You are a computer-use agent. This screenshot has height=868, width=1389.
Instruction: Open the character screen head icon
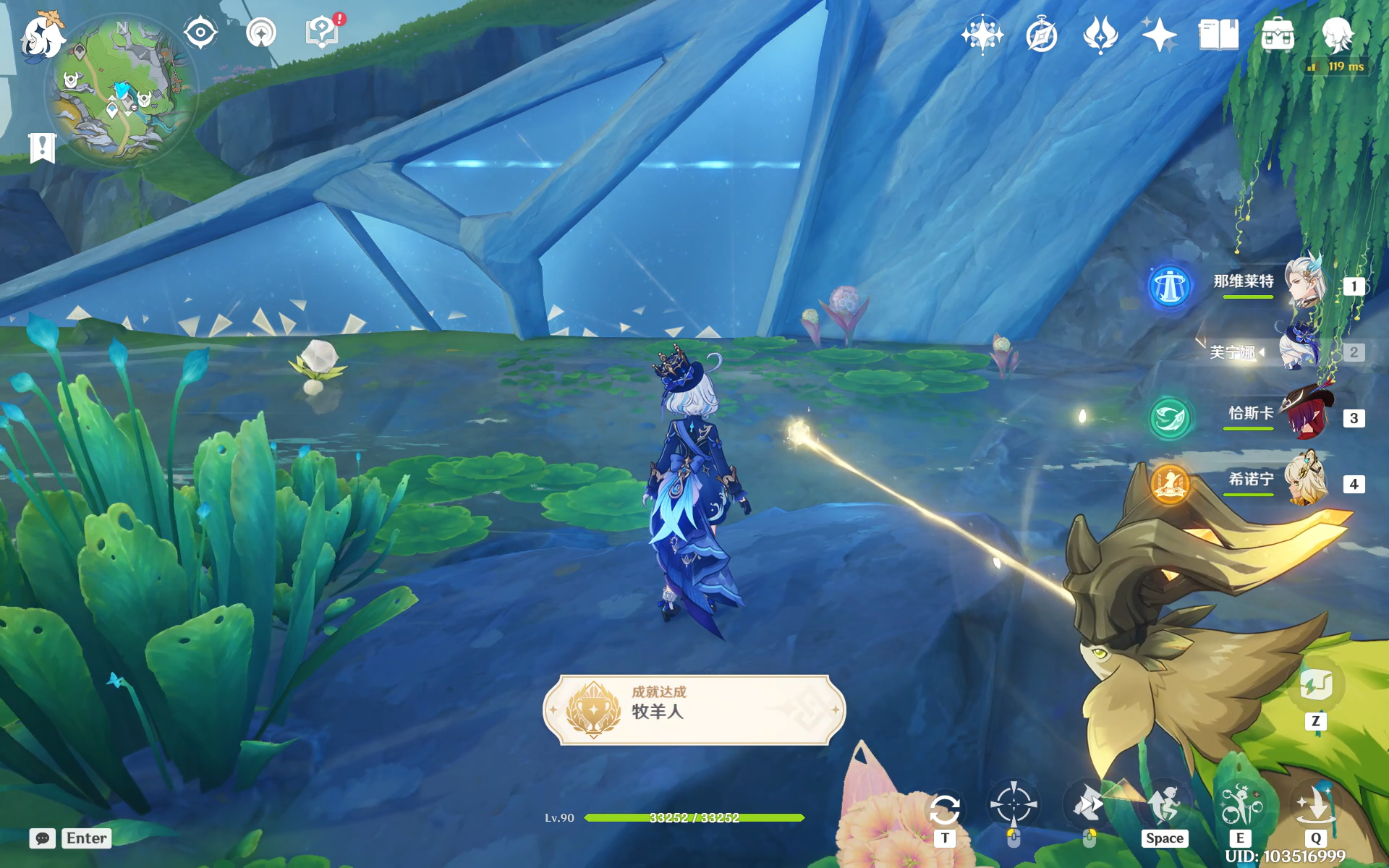coord(1337,35)
